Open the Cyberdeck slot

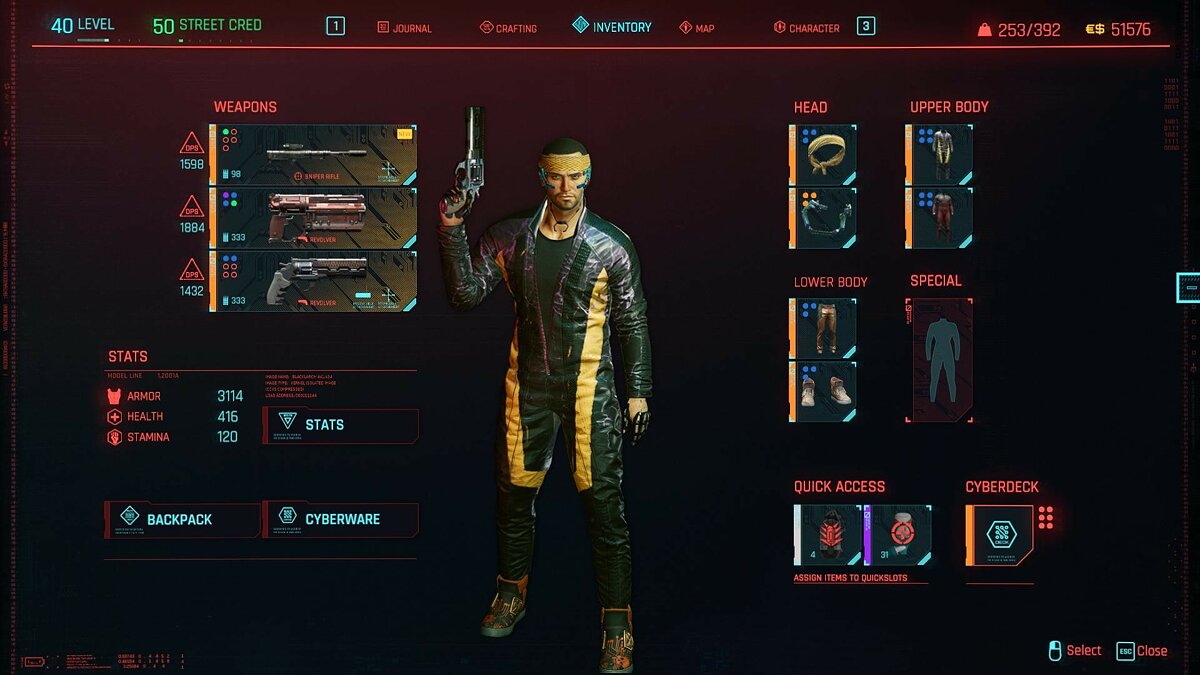[1000, 535]
